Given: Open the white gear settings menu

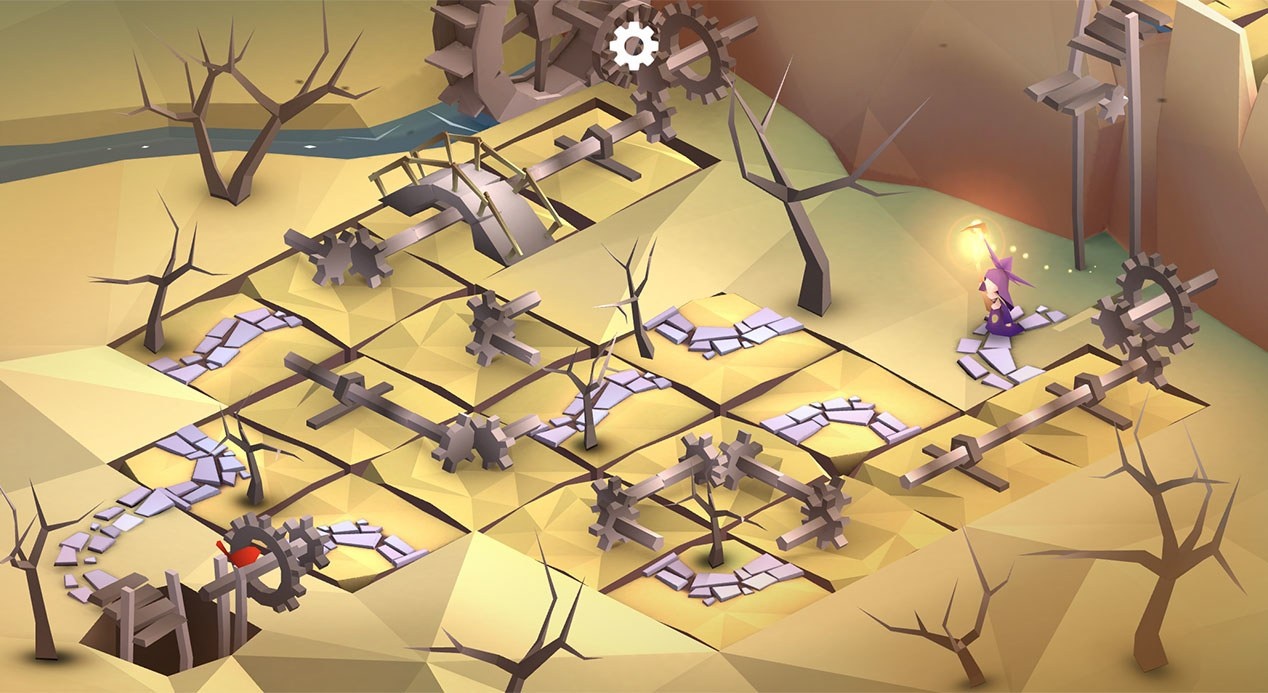Looking at the screenshot, I should tap(634, 45).
